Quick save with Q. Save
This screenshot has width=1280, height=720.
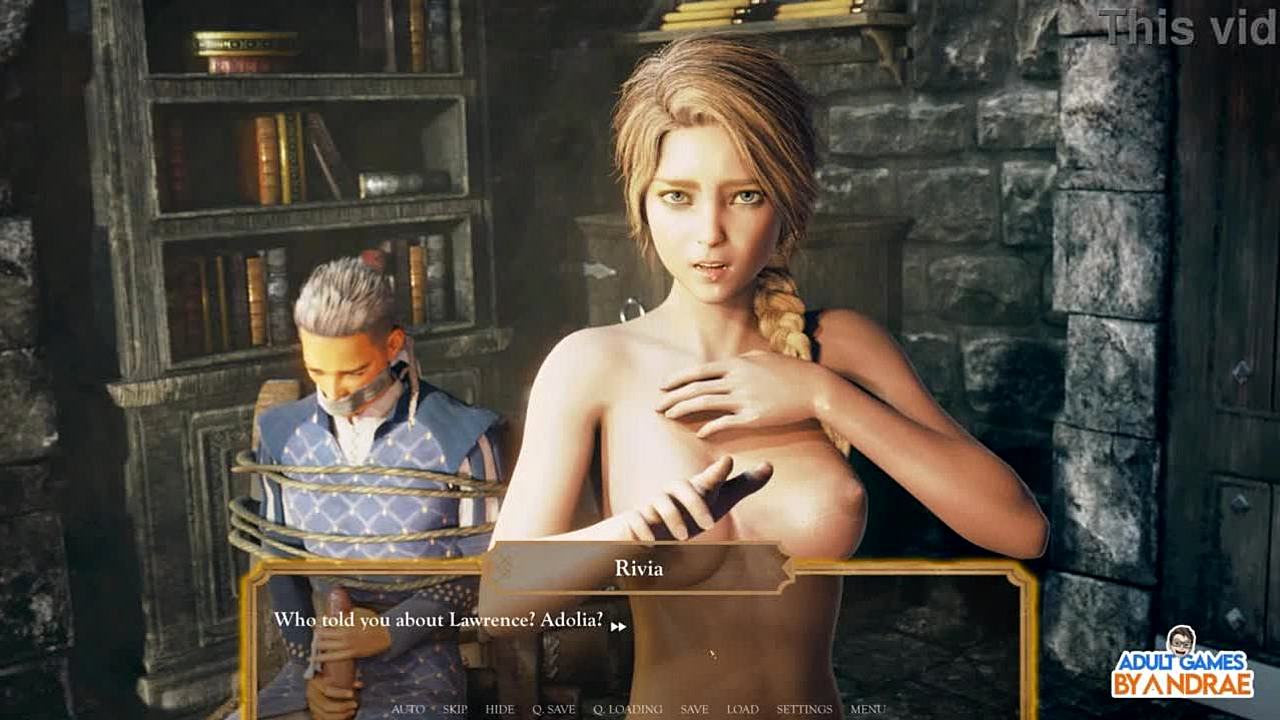click(554, 709)
